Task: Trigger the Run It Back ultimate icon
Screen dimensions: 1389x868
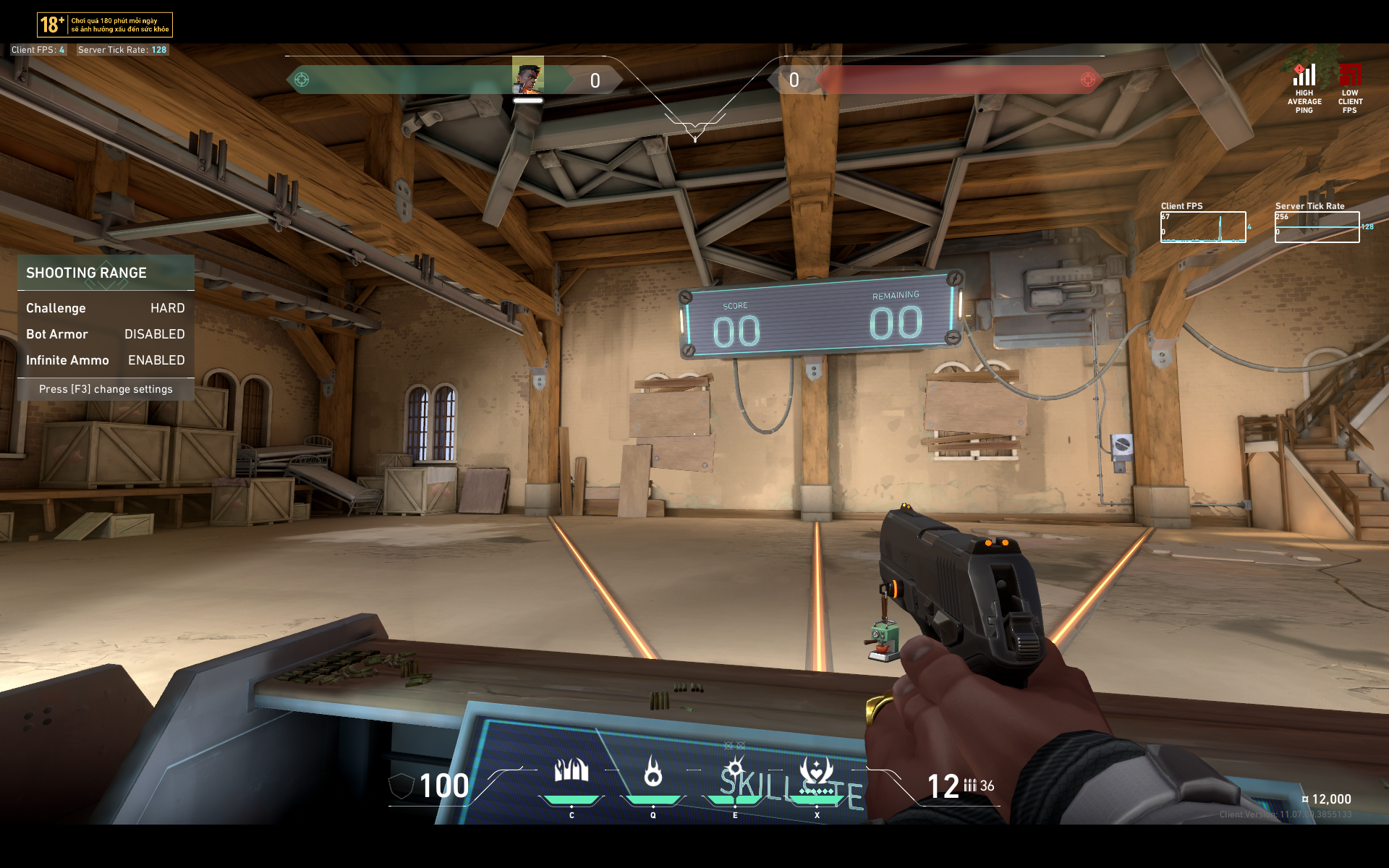Action: pyautogui.click(x=817, y=771)
